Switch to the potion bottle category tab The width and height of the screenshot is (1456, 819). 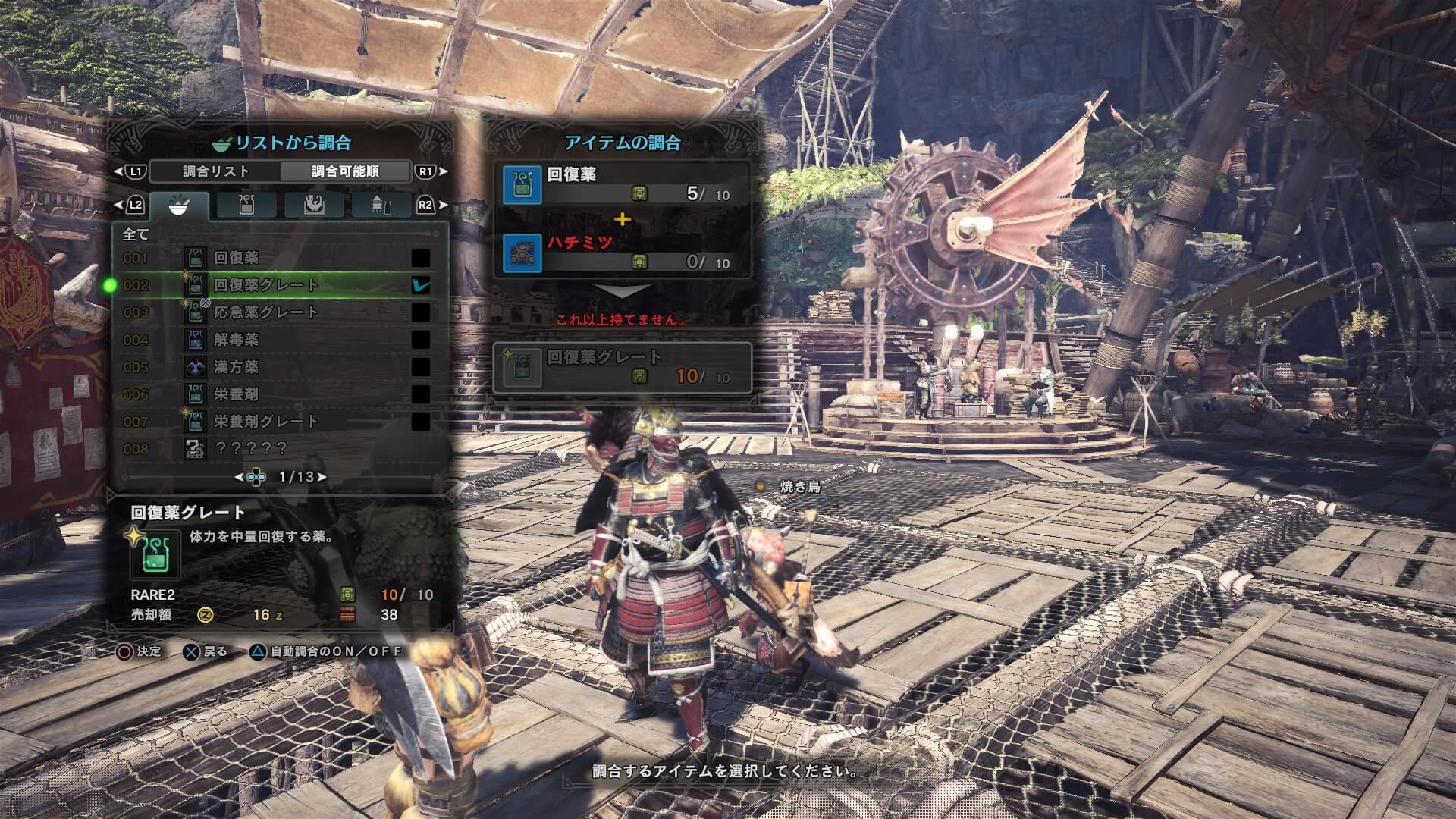[x=246, y=206]
